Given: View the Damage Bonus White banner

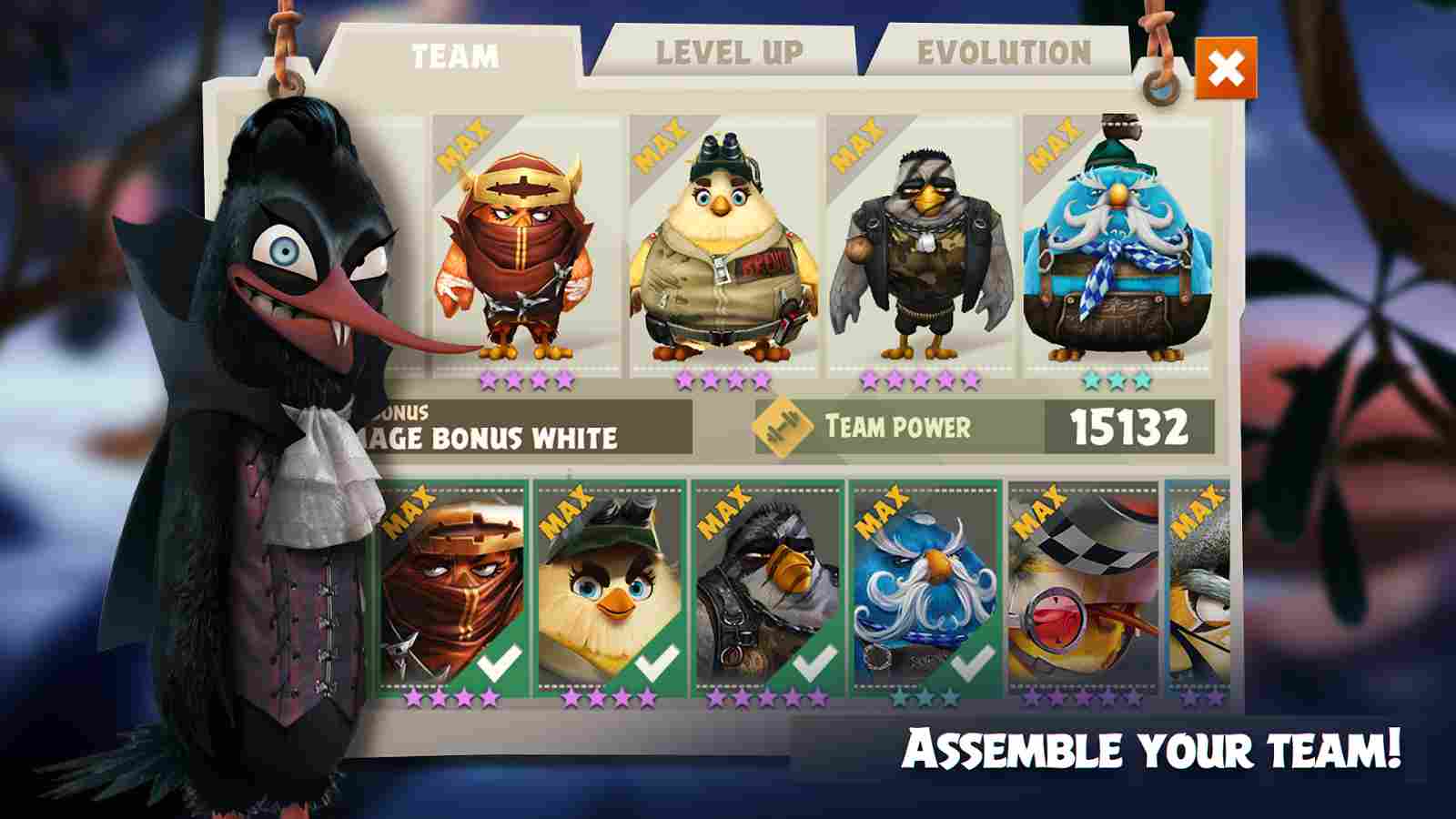Looking at the screenshot, I should pyautogui.click(x=491, y=437).
